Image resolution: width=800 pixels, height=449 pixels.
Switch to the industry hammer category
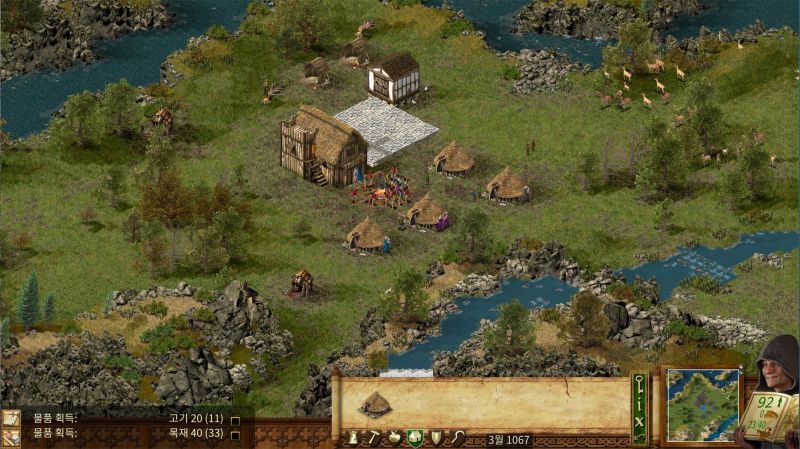pyautogui.click(x=373, y=438)
